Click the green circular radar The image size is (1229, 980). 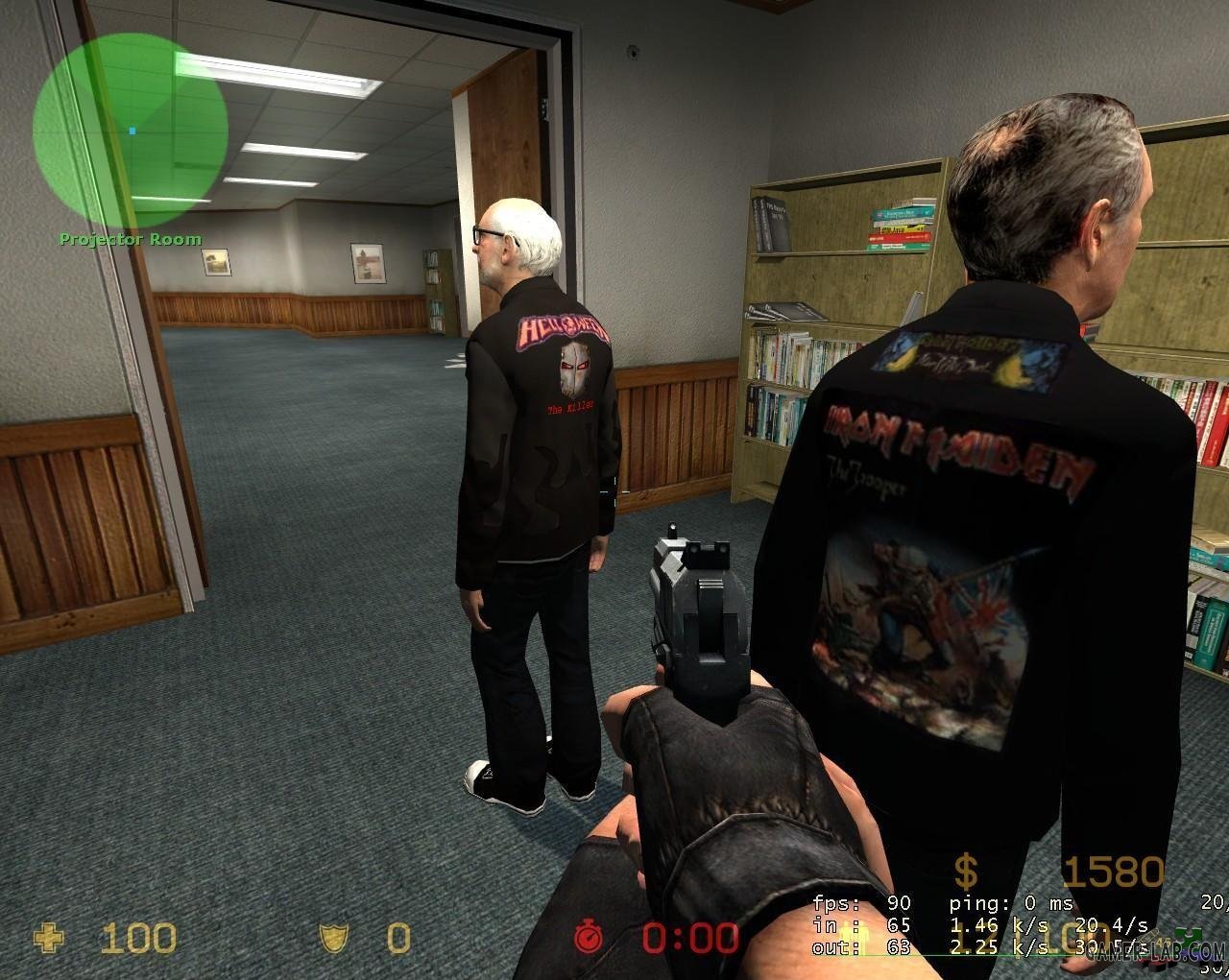click(x=130, y=131)
